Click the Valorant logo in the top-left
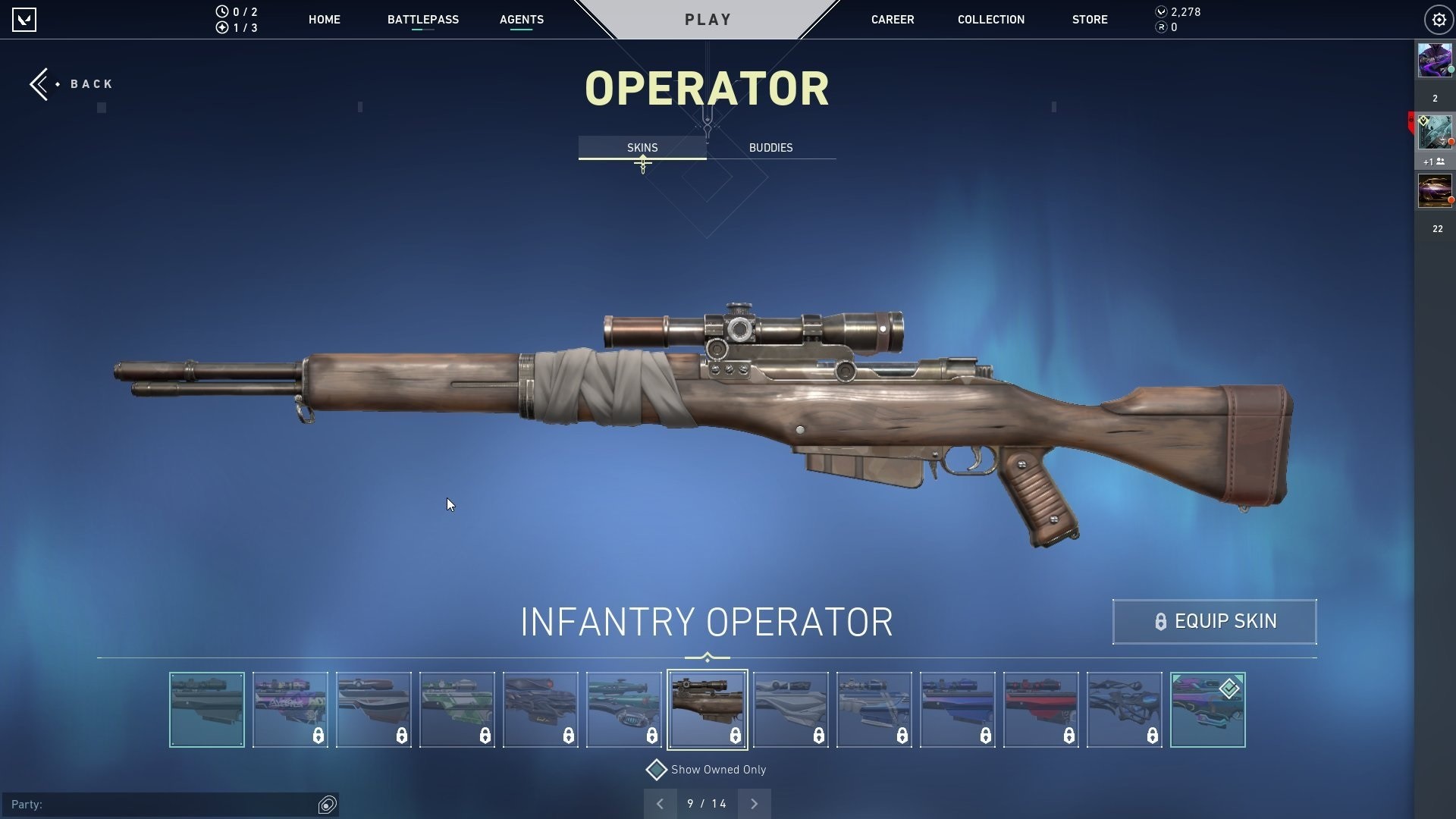The width and height of the screenshot is (1456, 819). click(x=26, y=19)
